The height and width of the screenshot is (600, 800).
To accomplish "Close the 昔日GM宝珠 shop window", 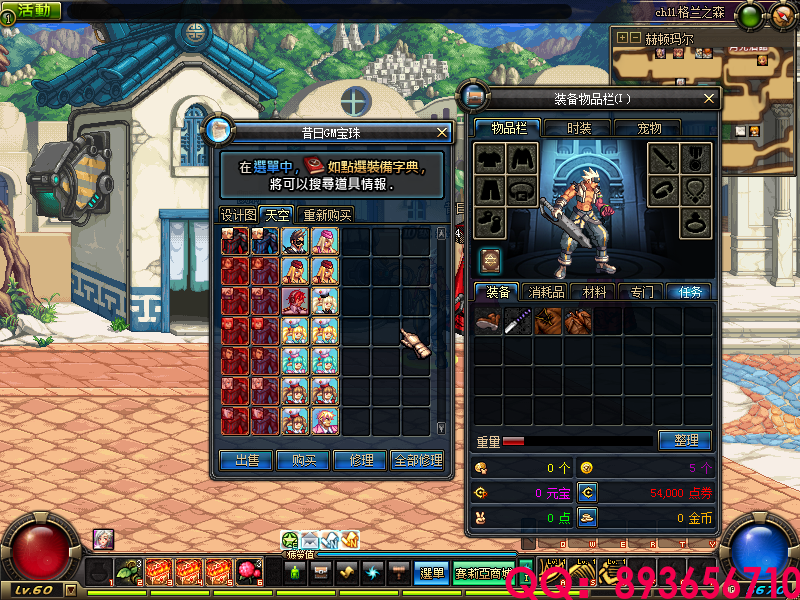I will pos(443,132).
